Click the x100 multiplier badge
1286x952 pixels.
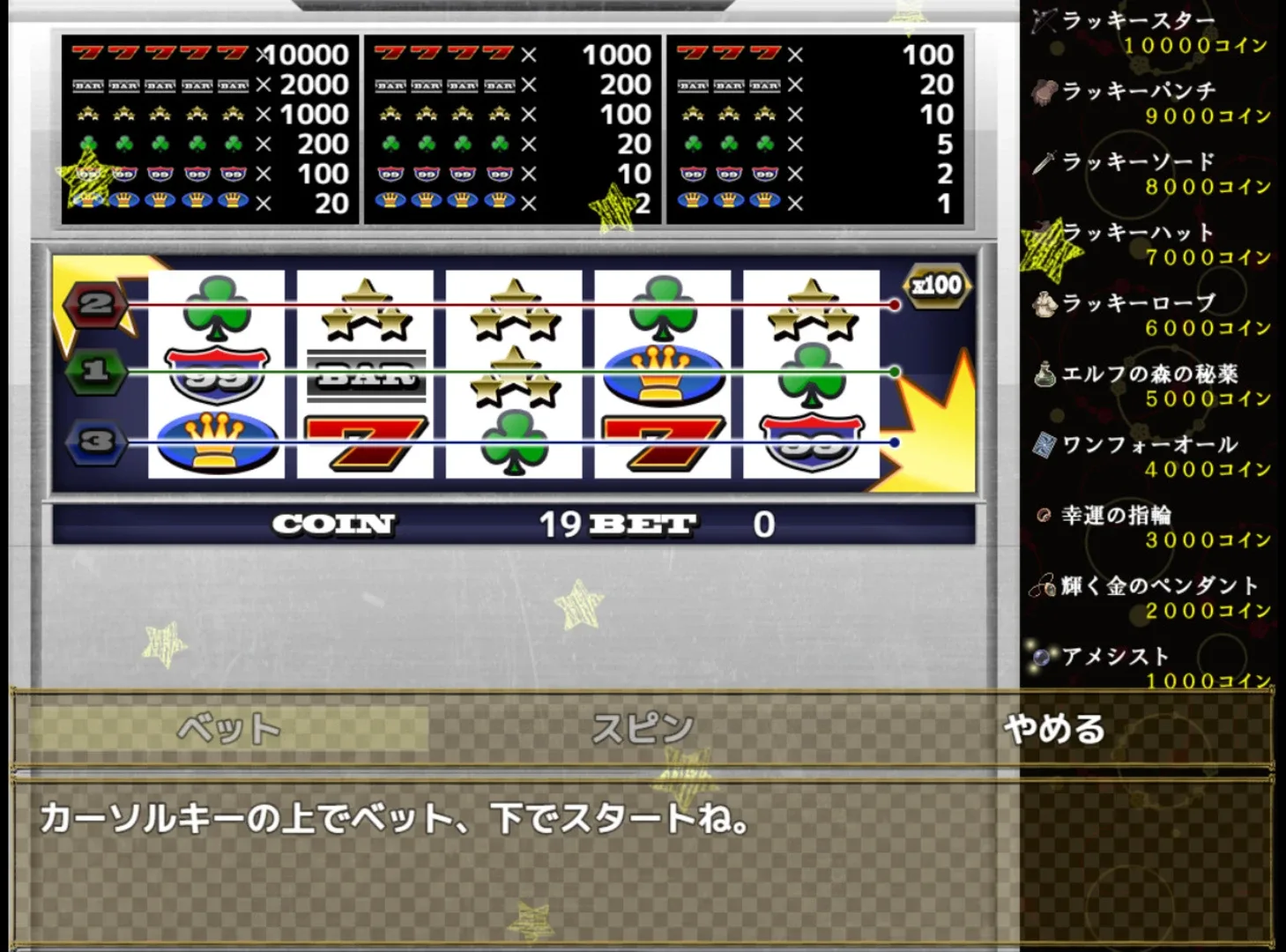click(936, 285)
